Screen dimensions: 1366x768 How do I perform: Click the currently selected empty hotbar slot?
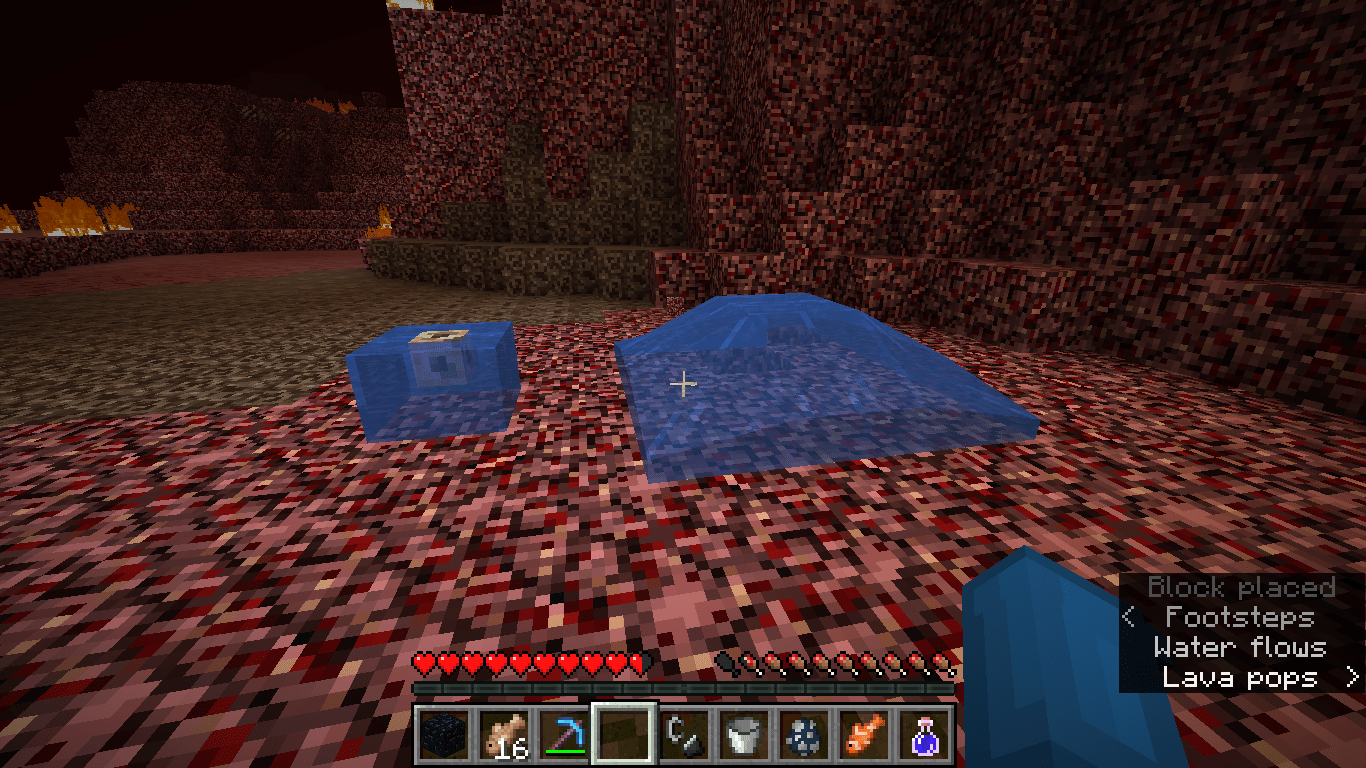pos(622,735)
